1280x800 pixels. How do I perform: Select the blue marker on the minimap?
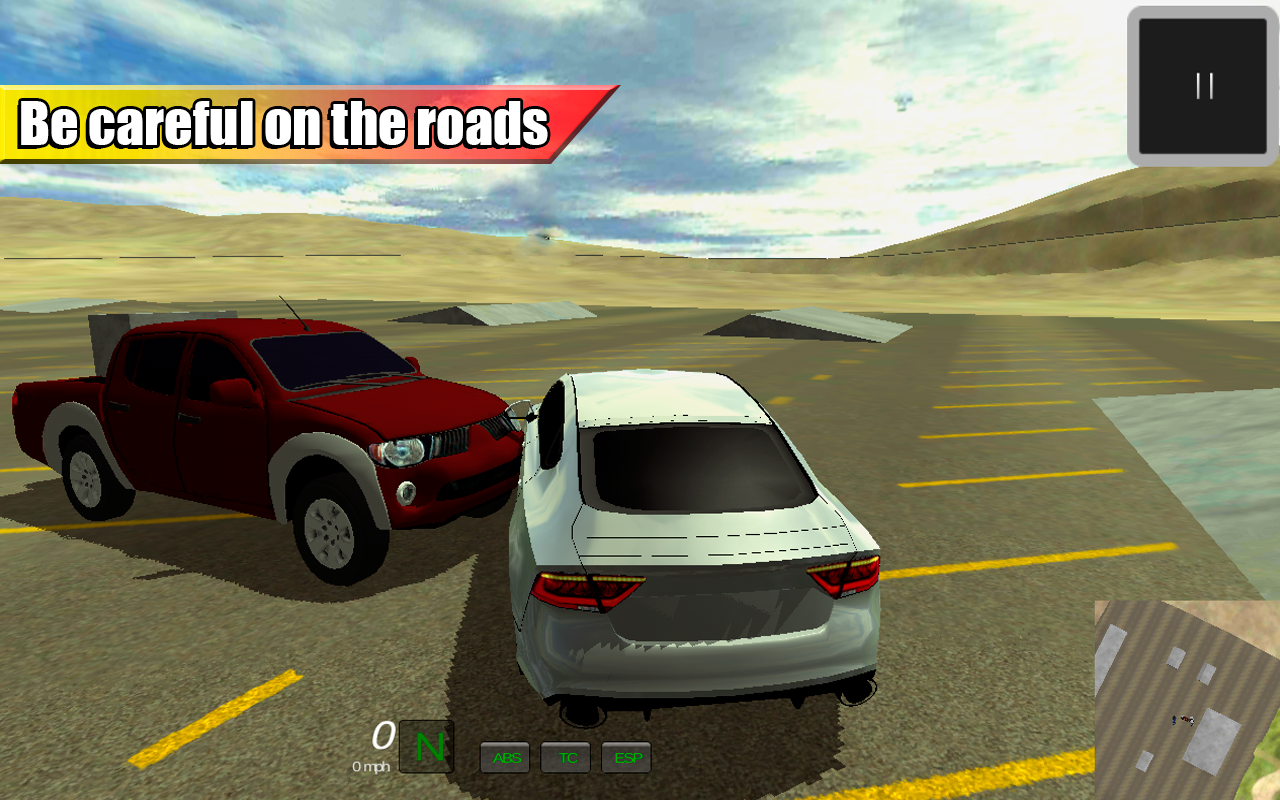[1173, 719]
